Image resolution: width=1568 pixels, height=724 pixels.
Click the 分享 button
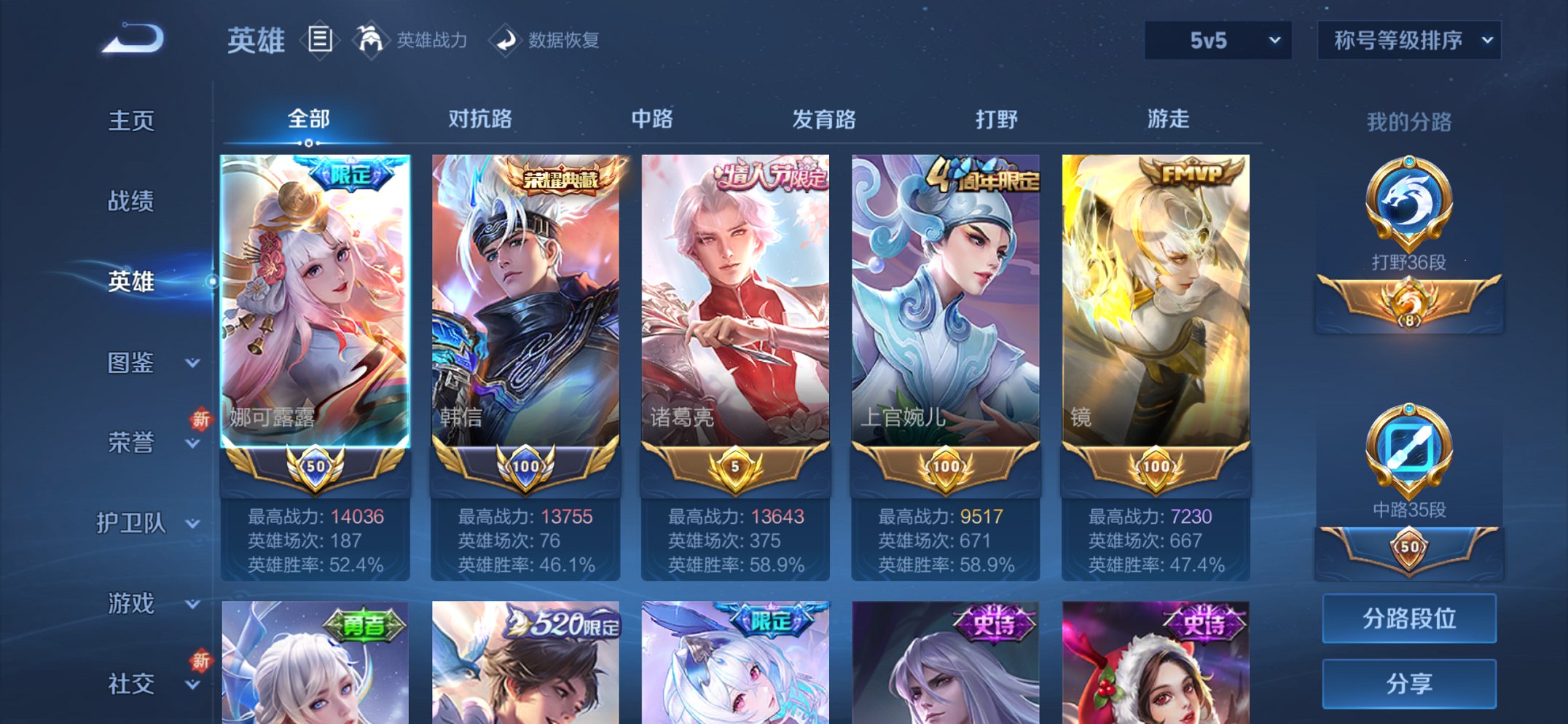[1408, 682]
